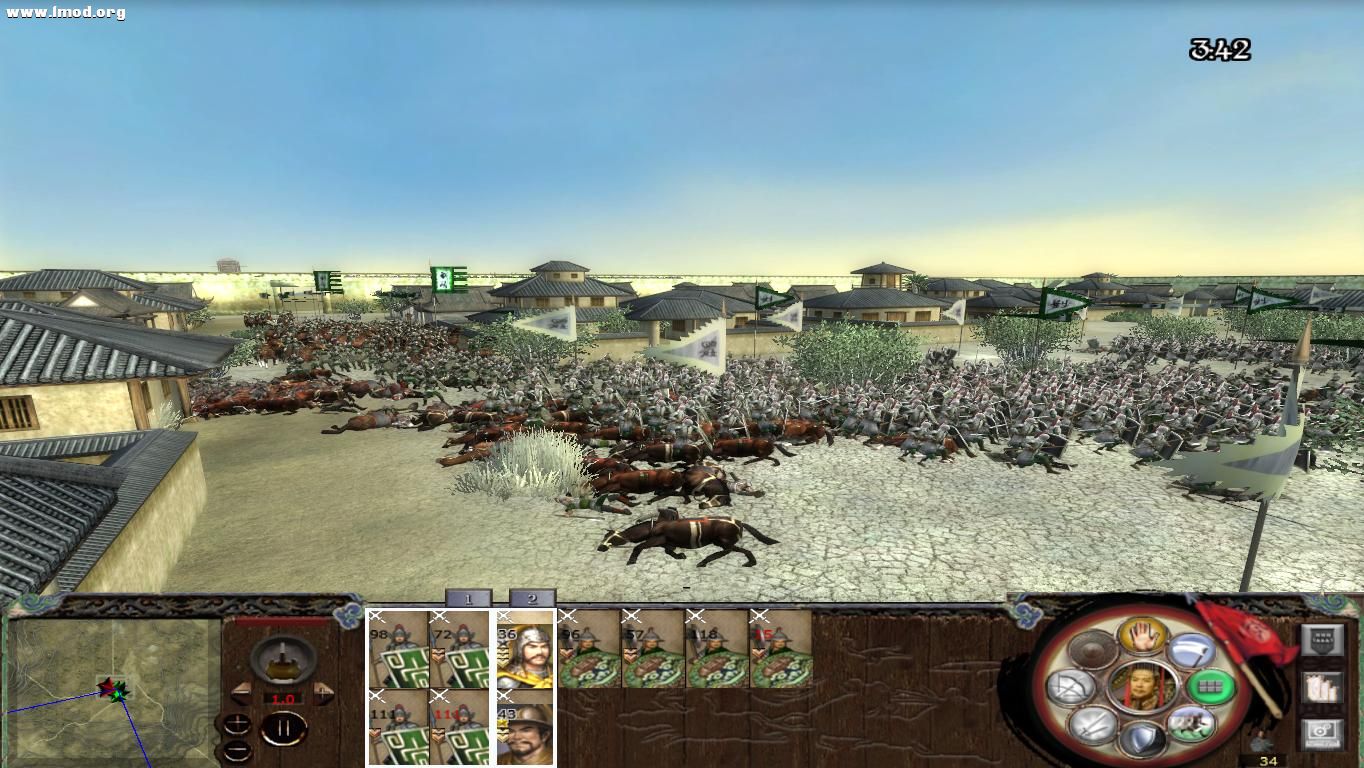The height and width of the screenshot is (768, 1364).
Task: Pause the battle
Action: 284,730
